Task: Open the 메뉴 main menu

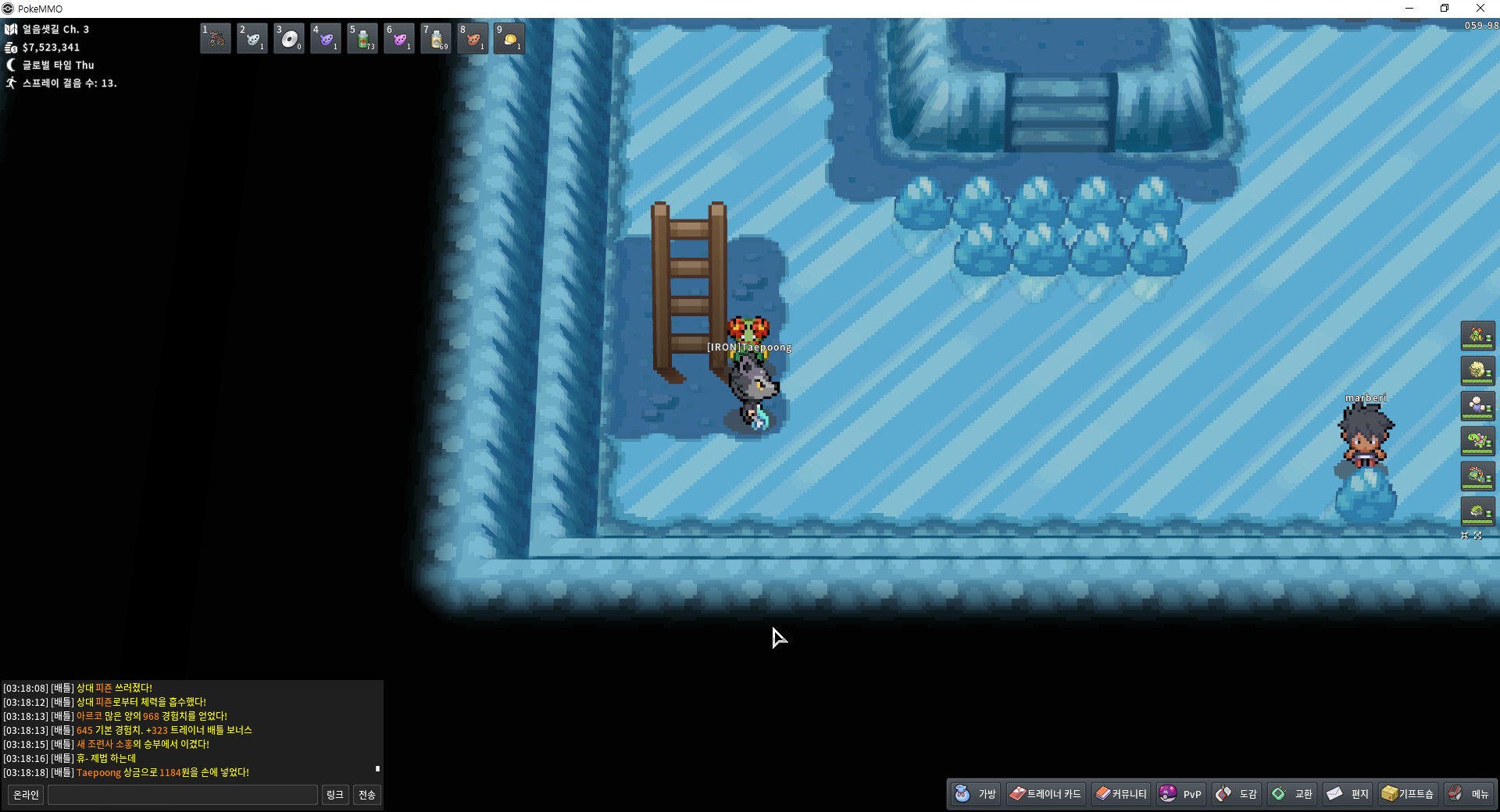Action: (x=1469, y=794)
